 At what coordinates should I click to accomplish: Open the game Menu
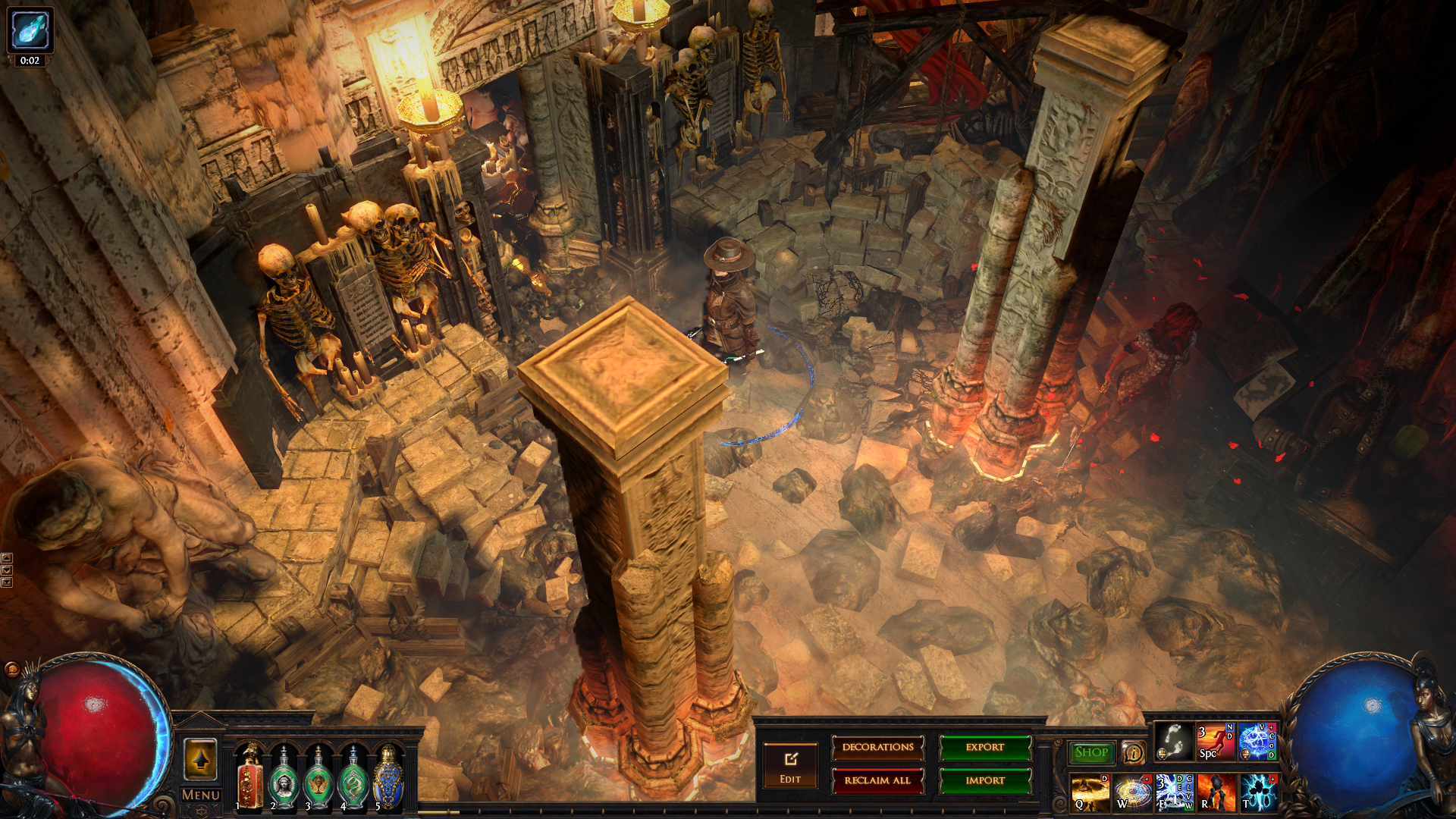(x=201, y=795)
